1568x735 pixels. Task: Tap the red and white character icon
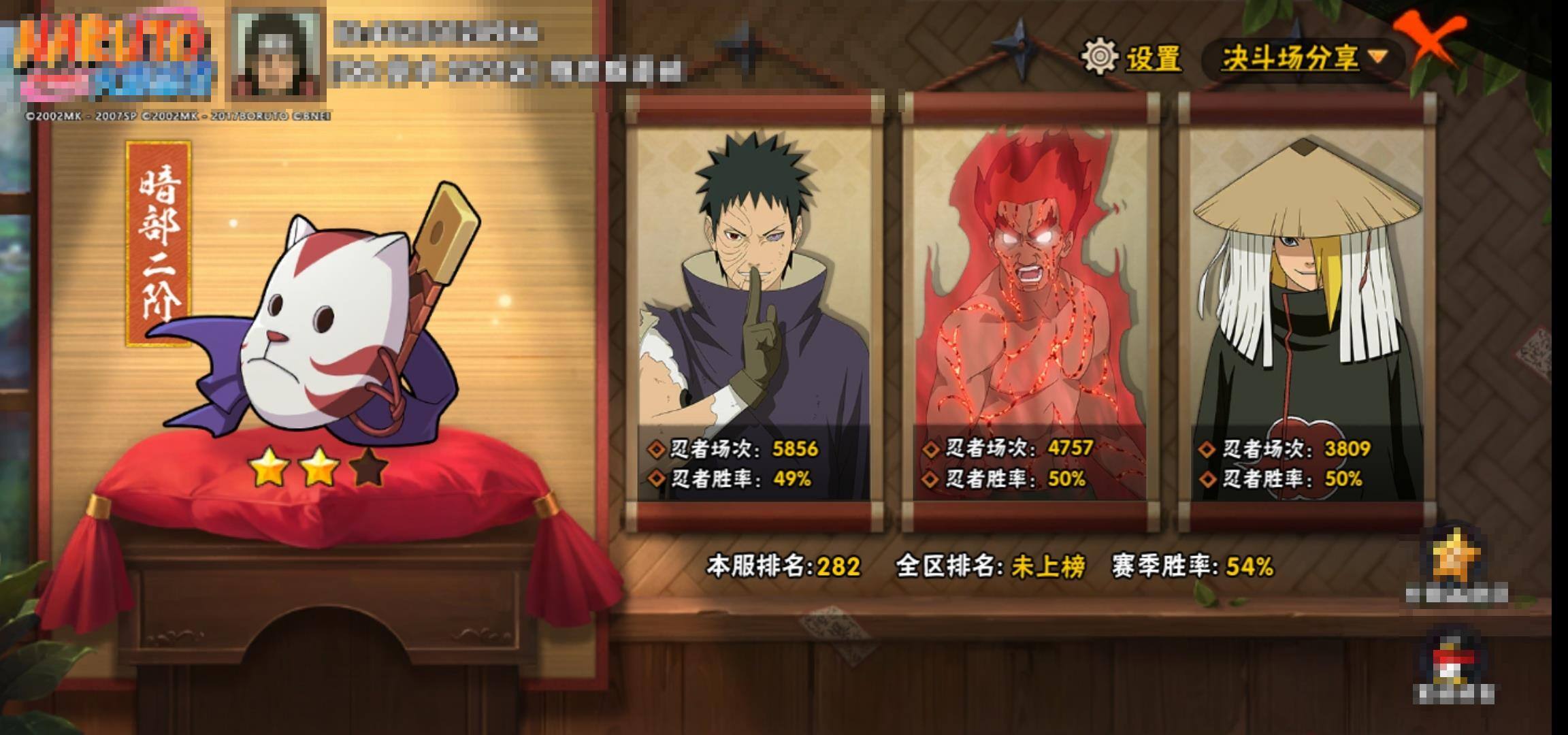tap(1454, 662)
